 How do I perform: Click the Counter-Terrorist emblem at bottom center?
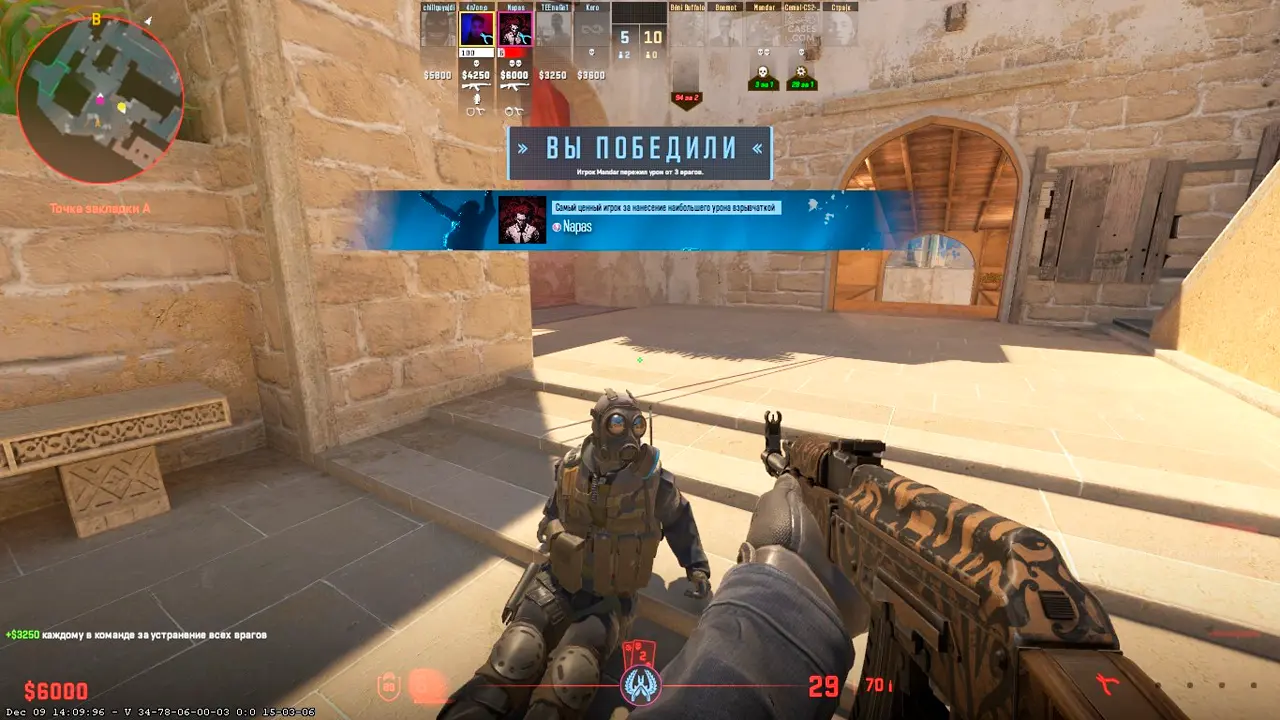click(639, 685)
